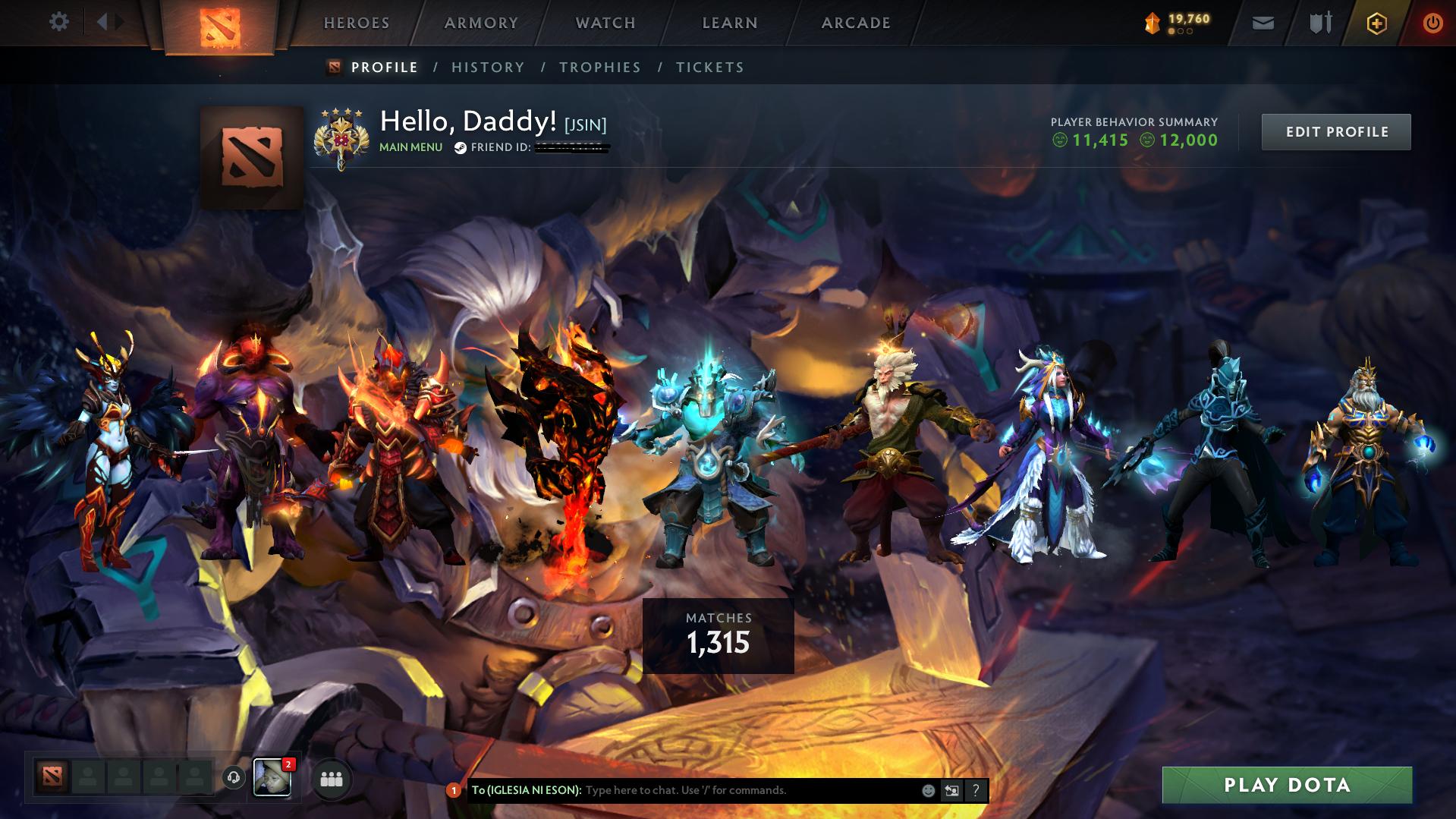The image size is (1456, 819).
Task: Open the settings gear icon
Action: tap(58, 22)
